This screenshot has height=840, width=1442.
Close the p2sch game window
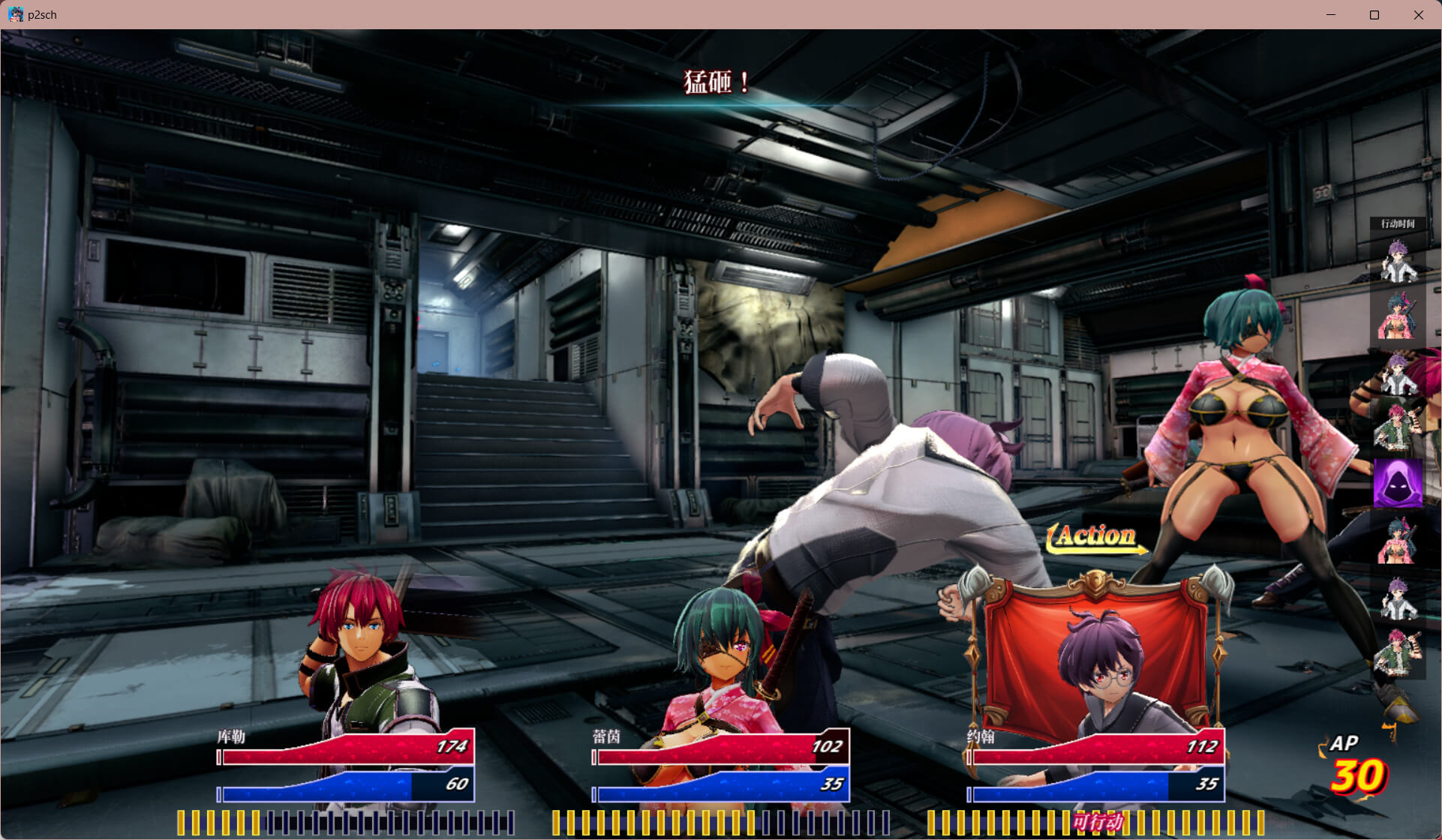coord(1418,15)
